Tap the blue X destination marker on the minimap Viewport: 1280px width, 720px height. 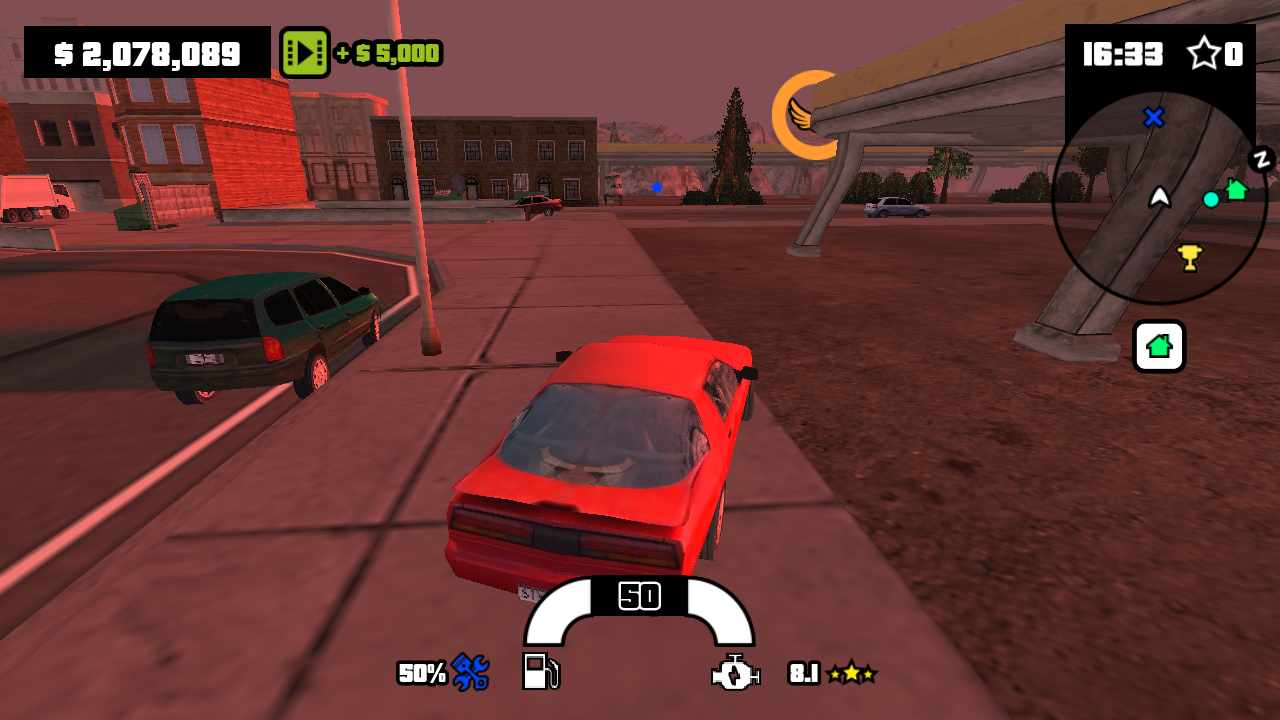[x=1153, y=118]
